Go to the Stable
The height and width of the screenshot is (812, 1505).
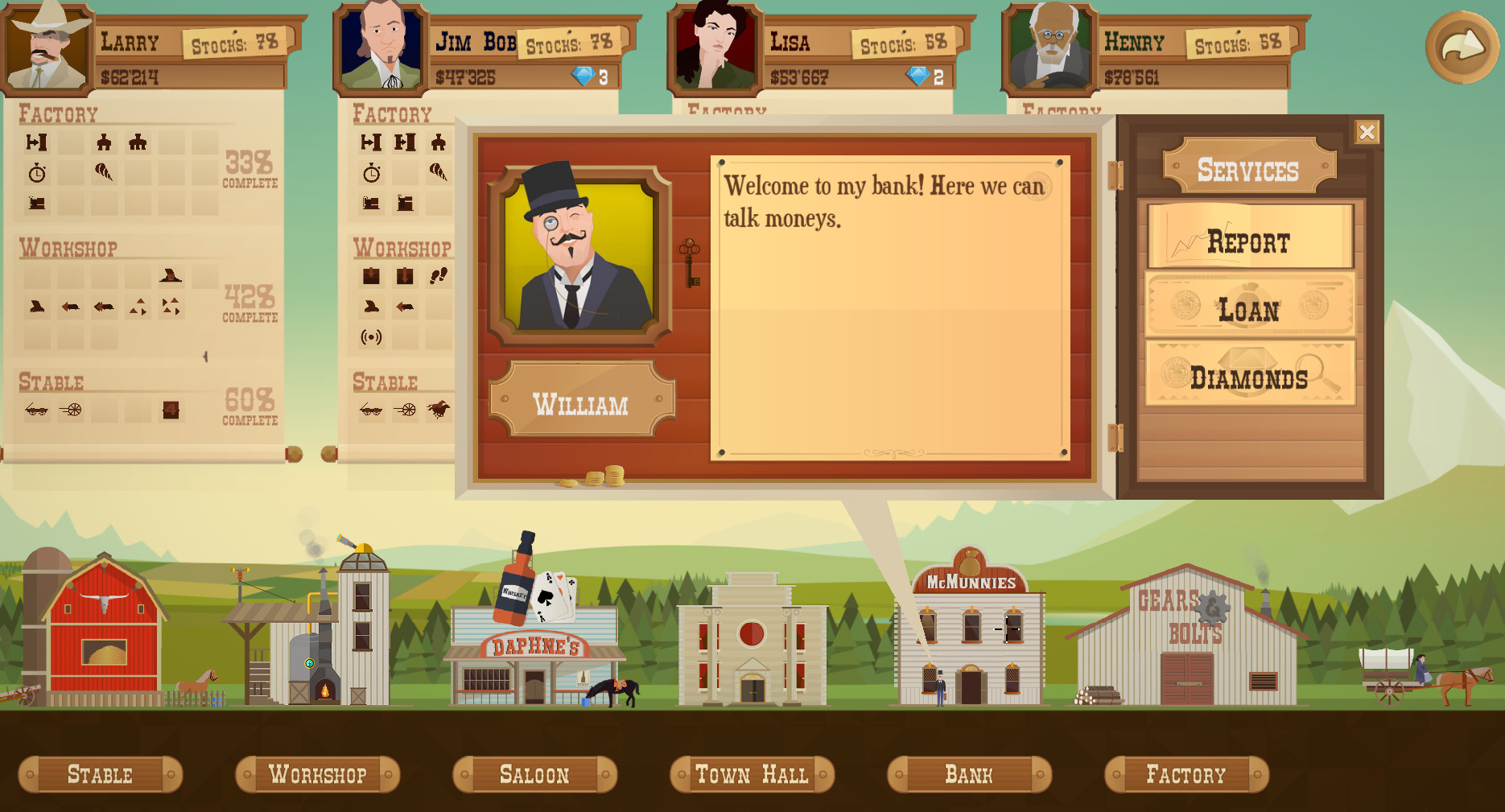point(101,774)
